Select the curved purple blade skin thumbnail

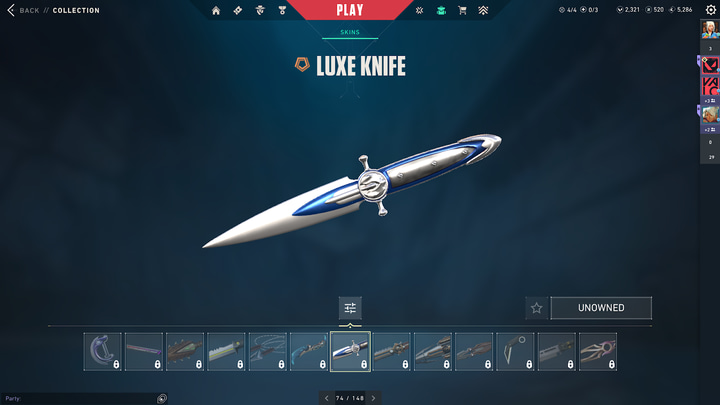[103, 352]
